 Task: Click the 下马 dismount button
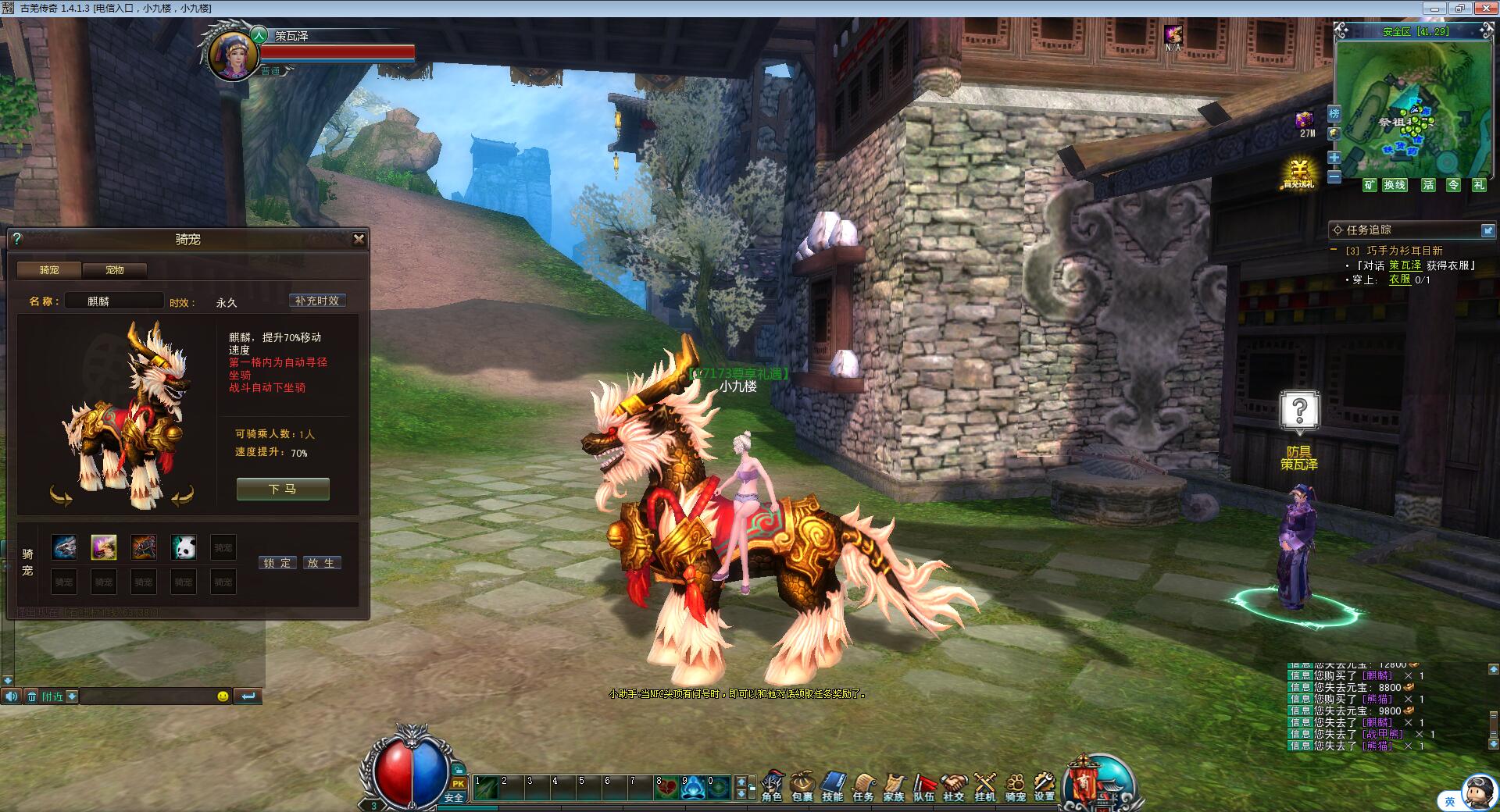click(283, 490)
